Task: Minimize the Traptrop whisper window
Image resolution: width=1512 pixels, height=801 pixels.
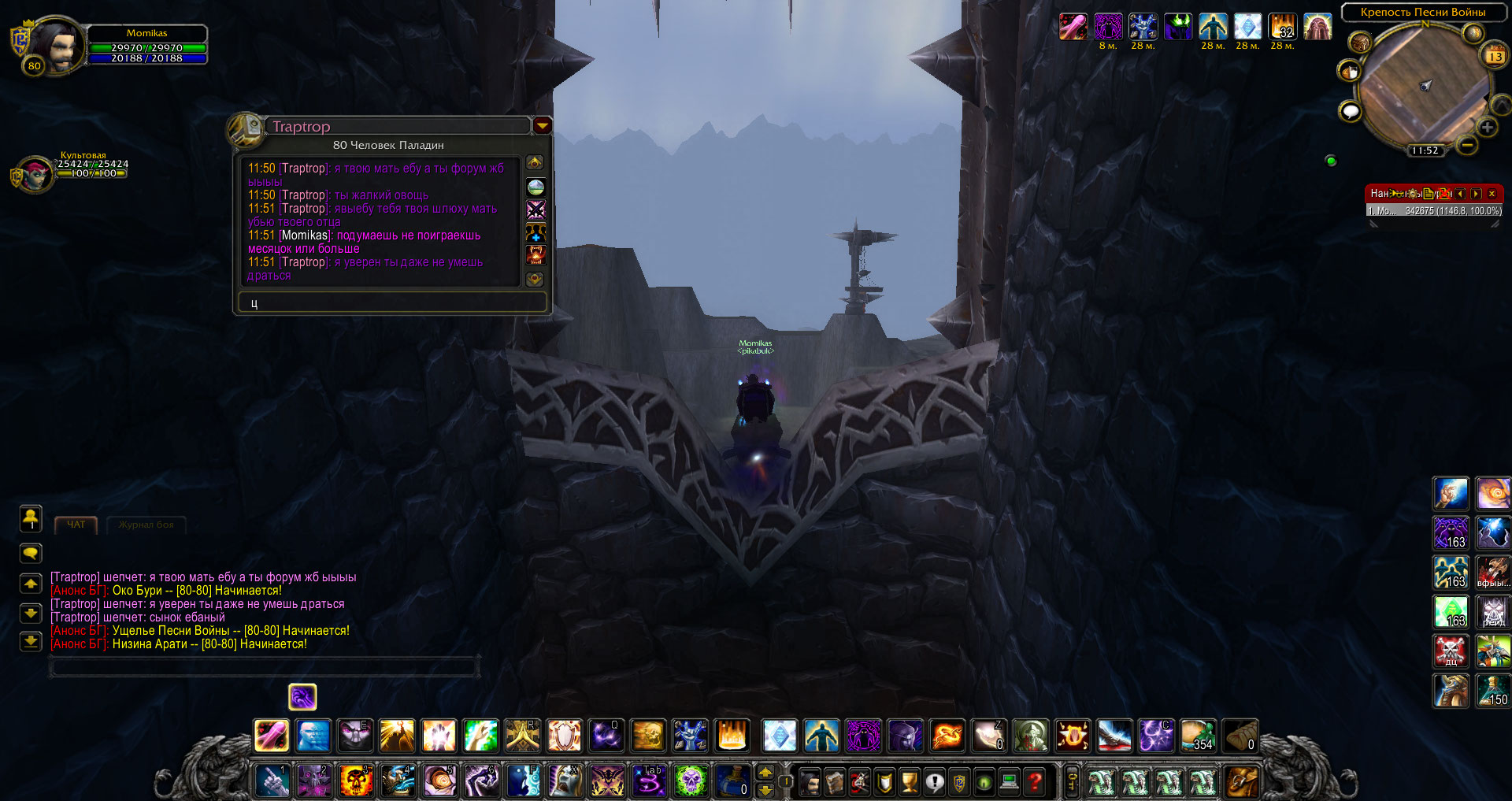Action: pyautogui.click(x=542, y=126)
